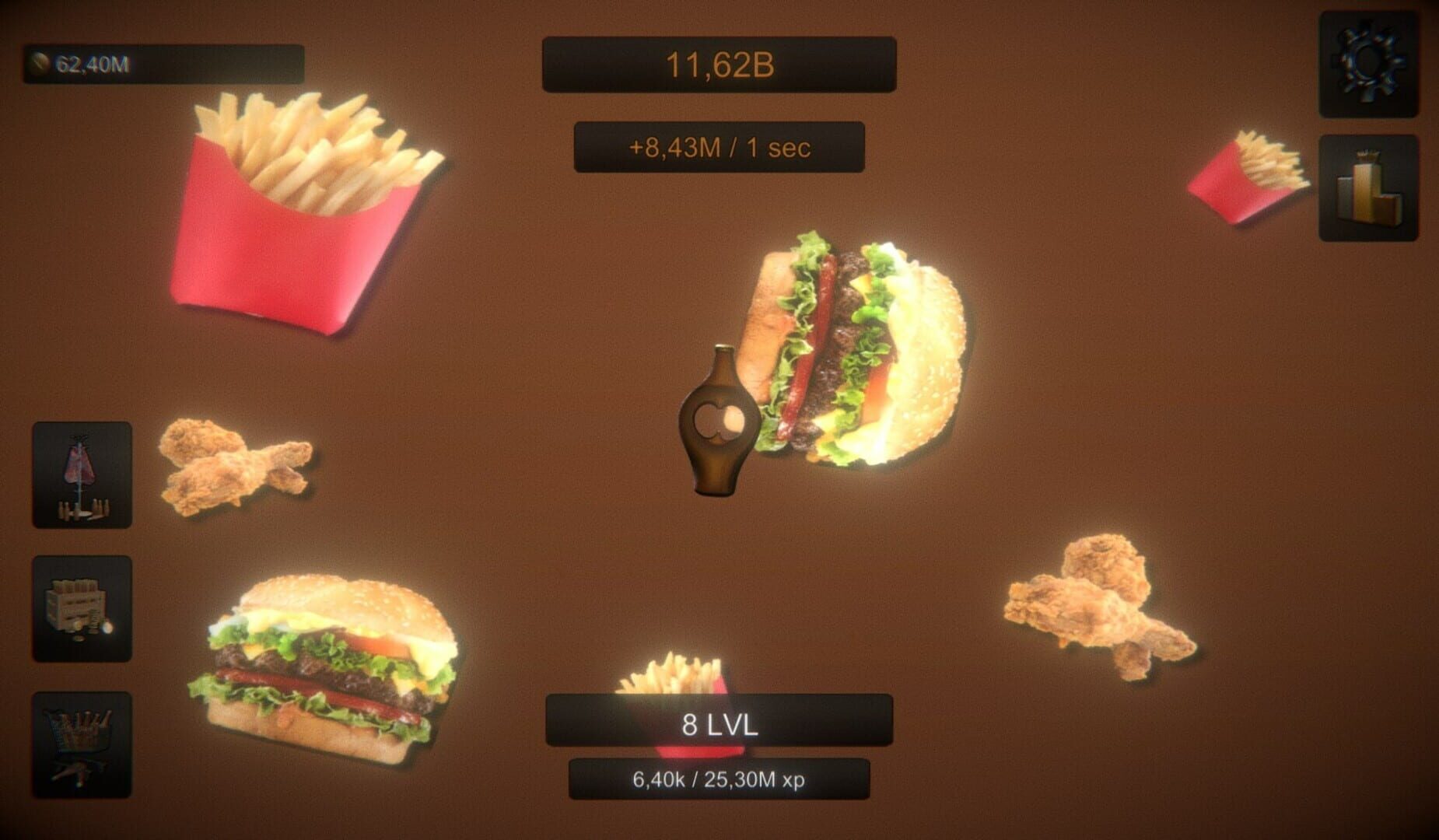The height and width of the screenshot is (840, 1439).
Task: Tap the large red fries box
Action: [x=303, y=218]
